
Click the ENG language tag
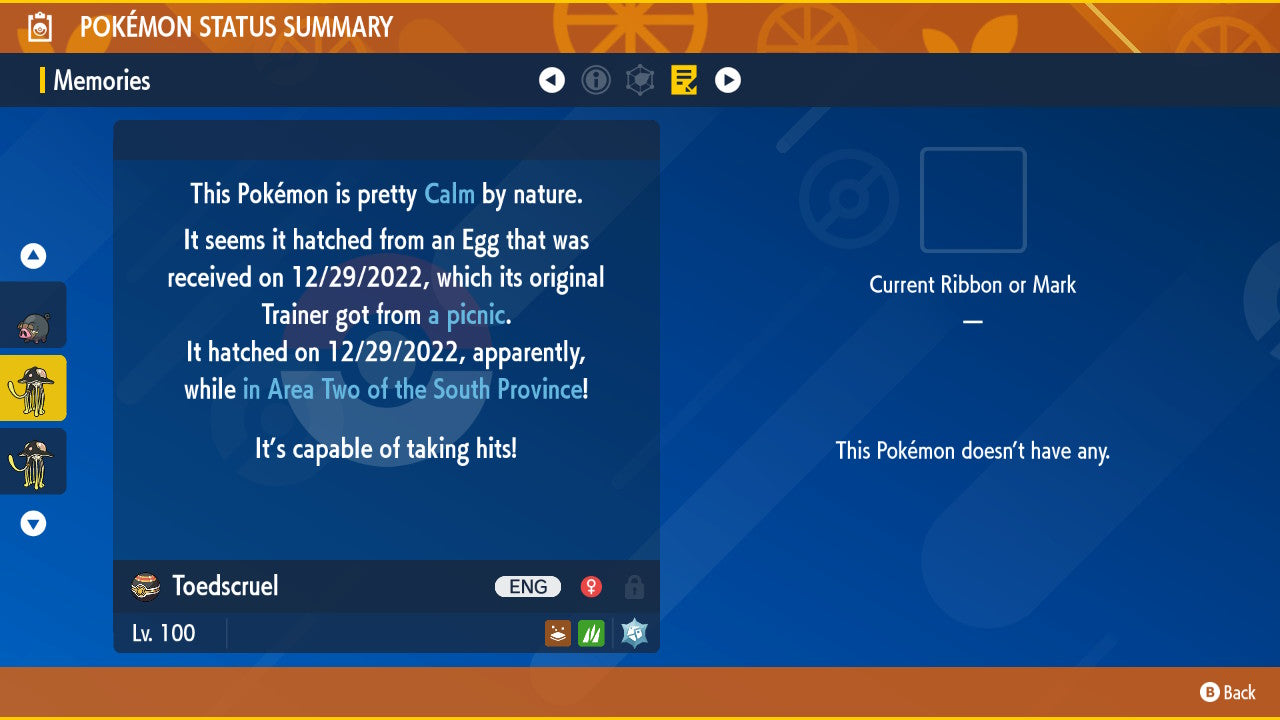[x=527, y=586]
